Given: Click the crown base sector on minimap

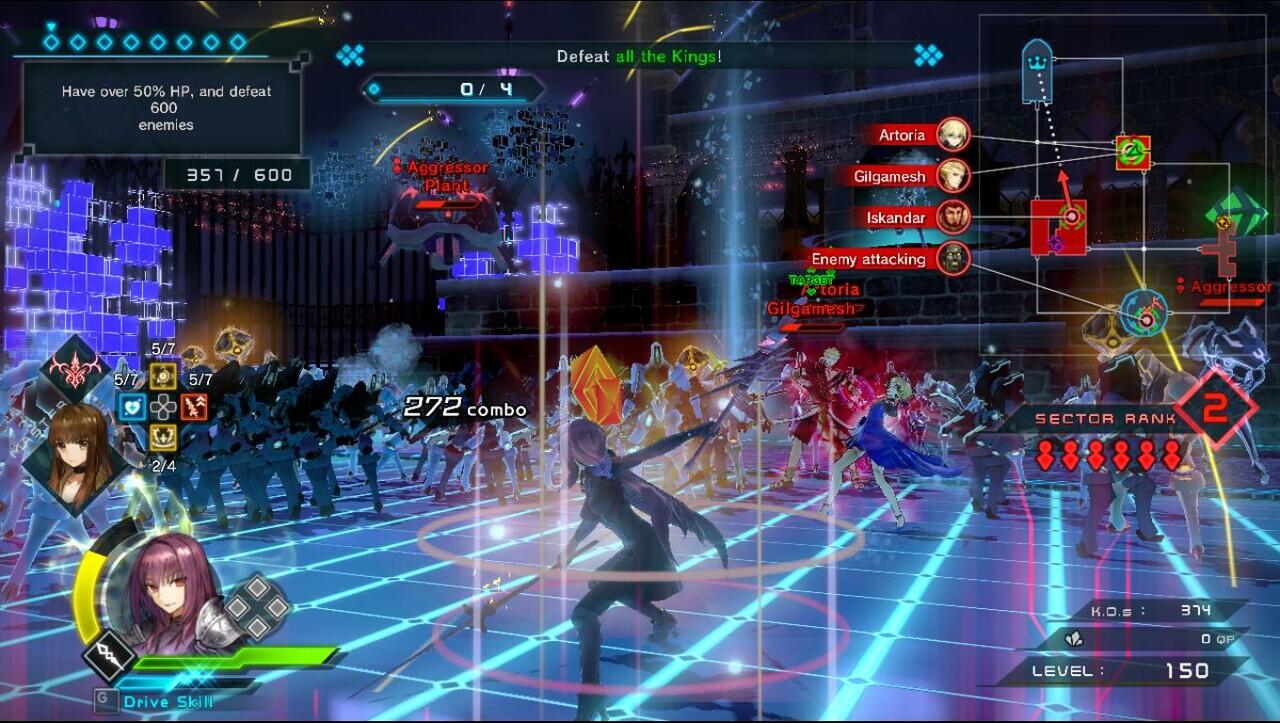Looking at the screenshot, I should [1036, 70].
